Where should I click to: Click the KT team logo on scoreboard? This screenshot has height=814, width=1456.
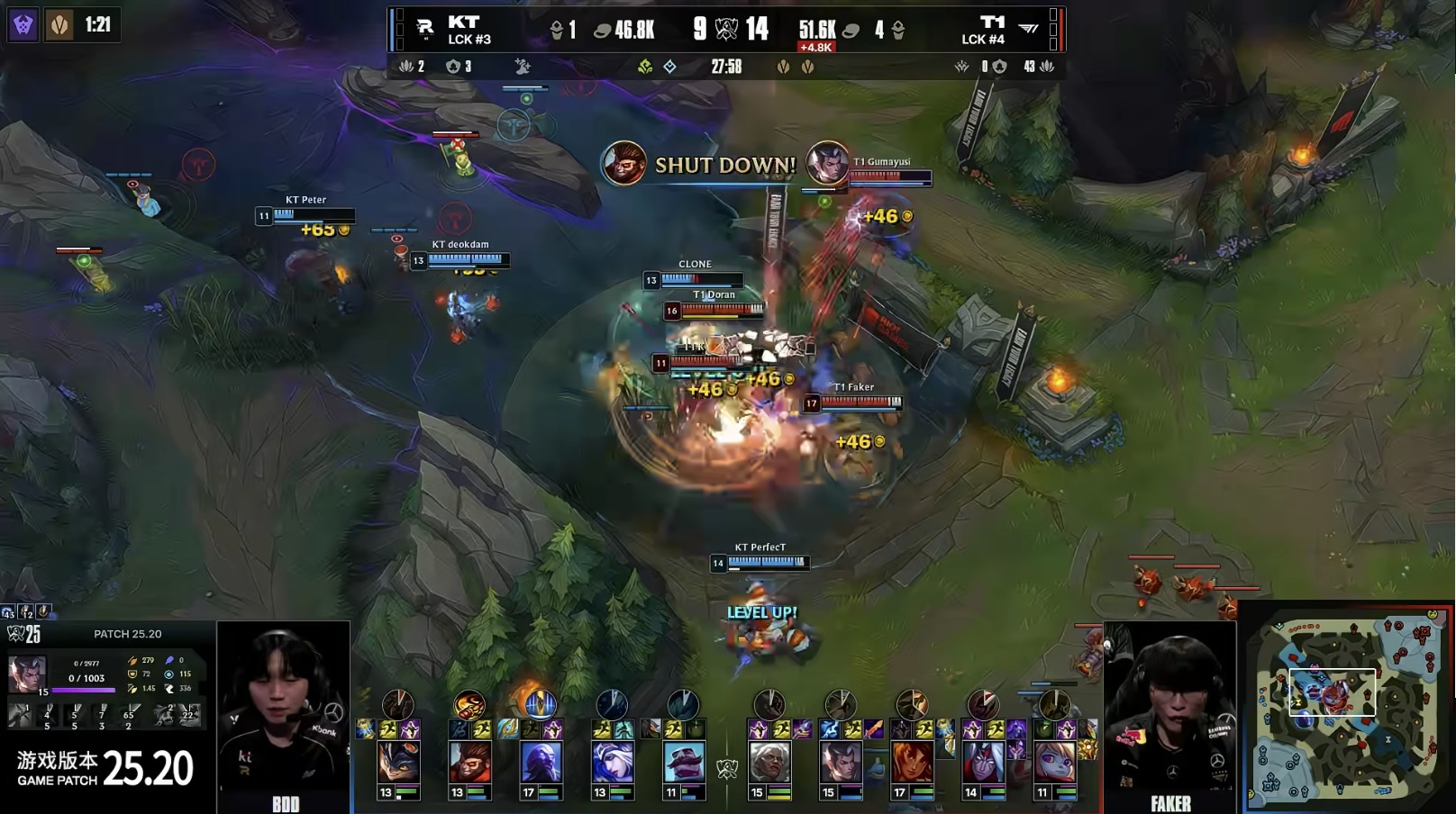pyautogui.click(x=425, y=29)
